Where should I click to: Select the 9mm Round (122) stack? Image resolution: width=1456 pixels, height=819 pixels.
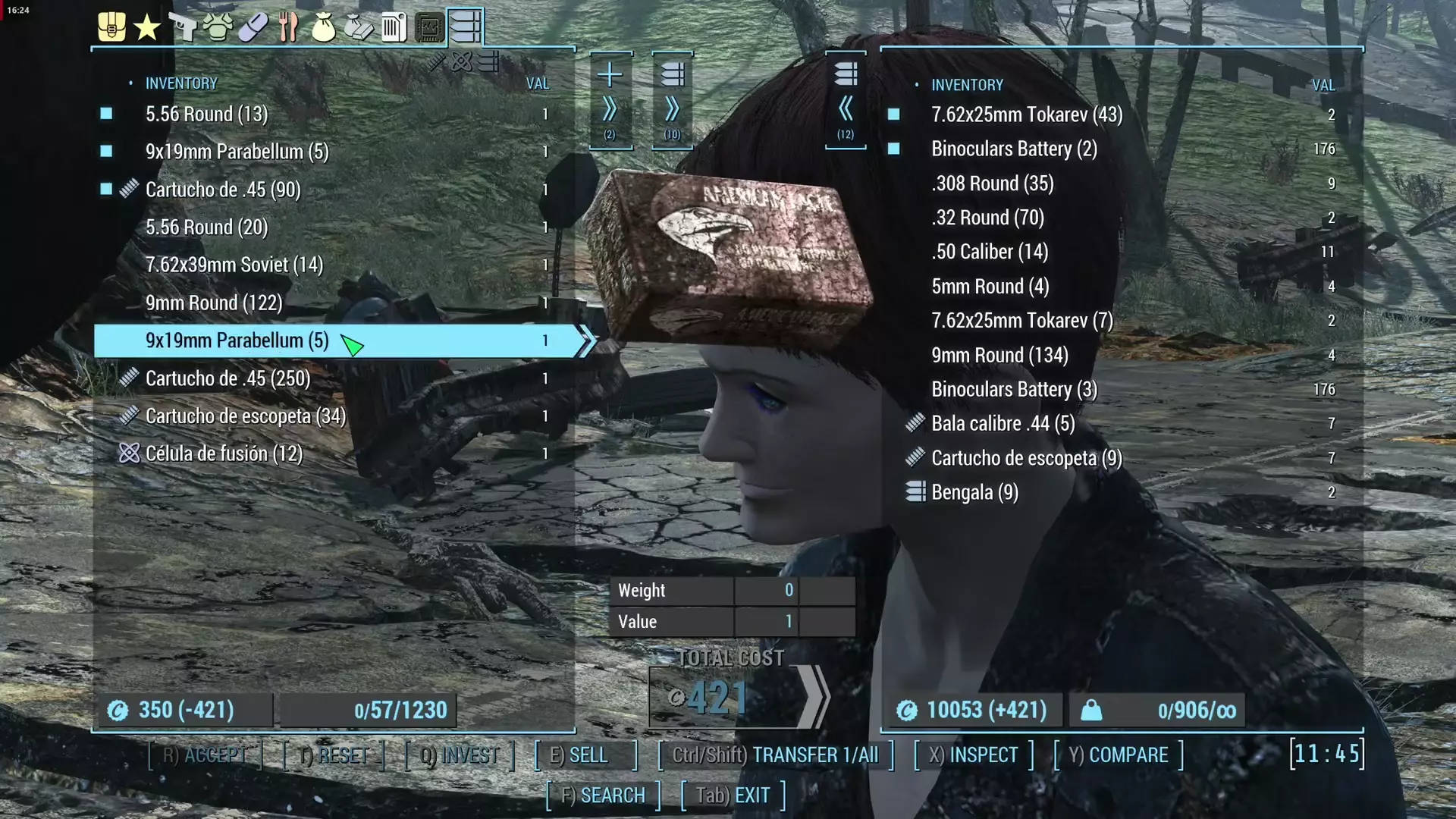coord(214,303)
